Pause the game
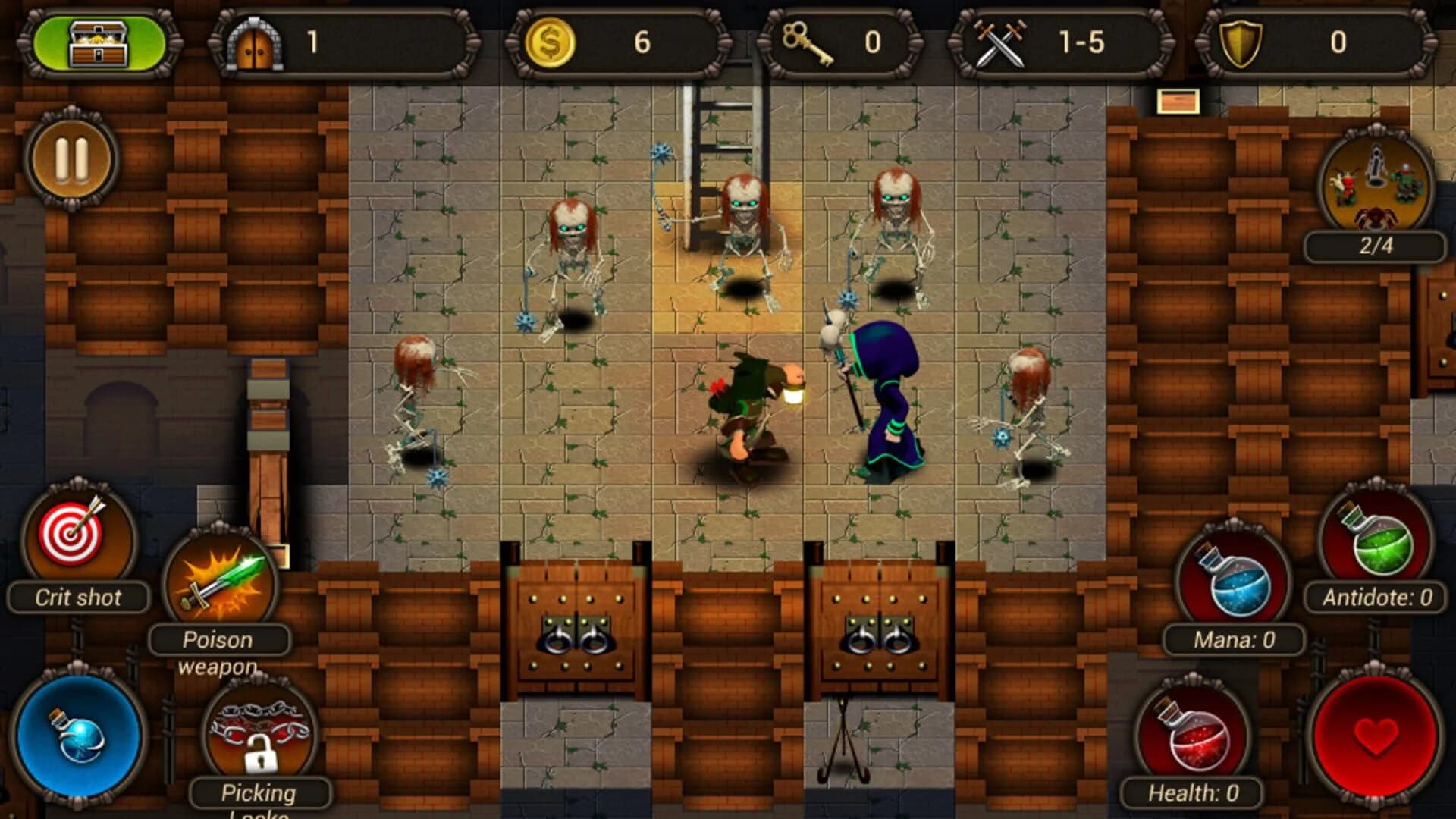Screen dimensions: 1456x819 click(x=70, y=159)
